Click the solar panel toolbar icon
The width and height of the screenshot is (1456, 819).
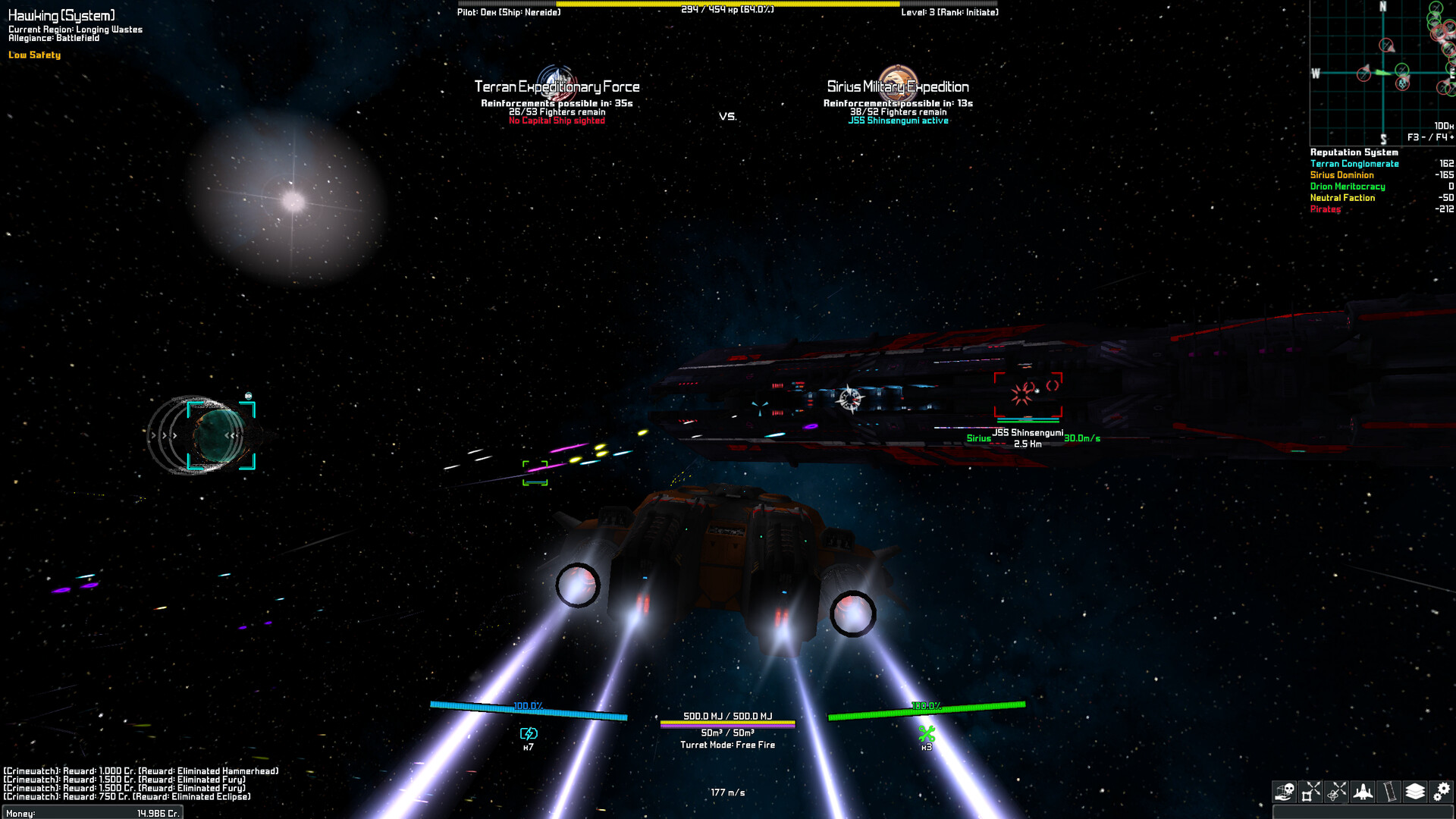click(1389, 792)
